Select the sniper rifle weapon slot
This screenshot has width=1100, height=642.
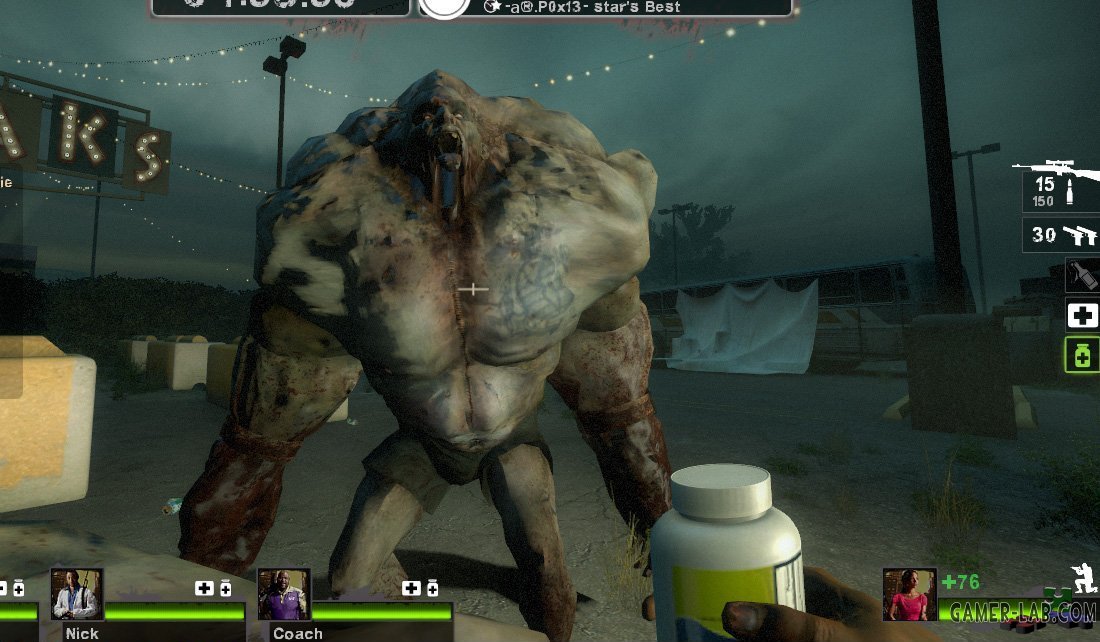pyautogui.click(x=1059, y=184)
